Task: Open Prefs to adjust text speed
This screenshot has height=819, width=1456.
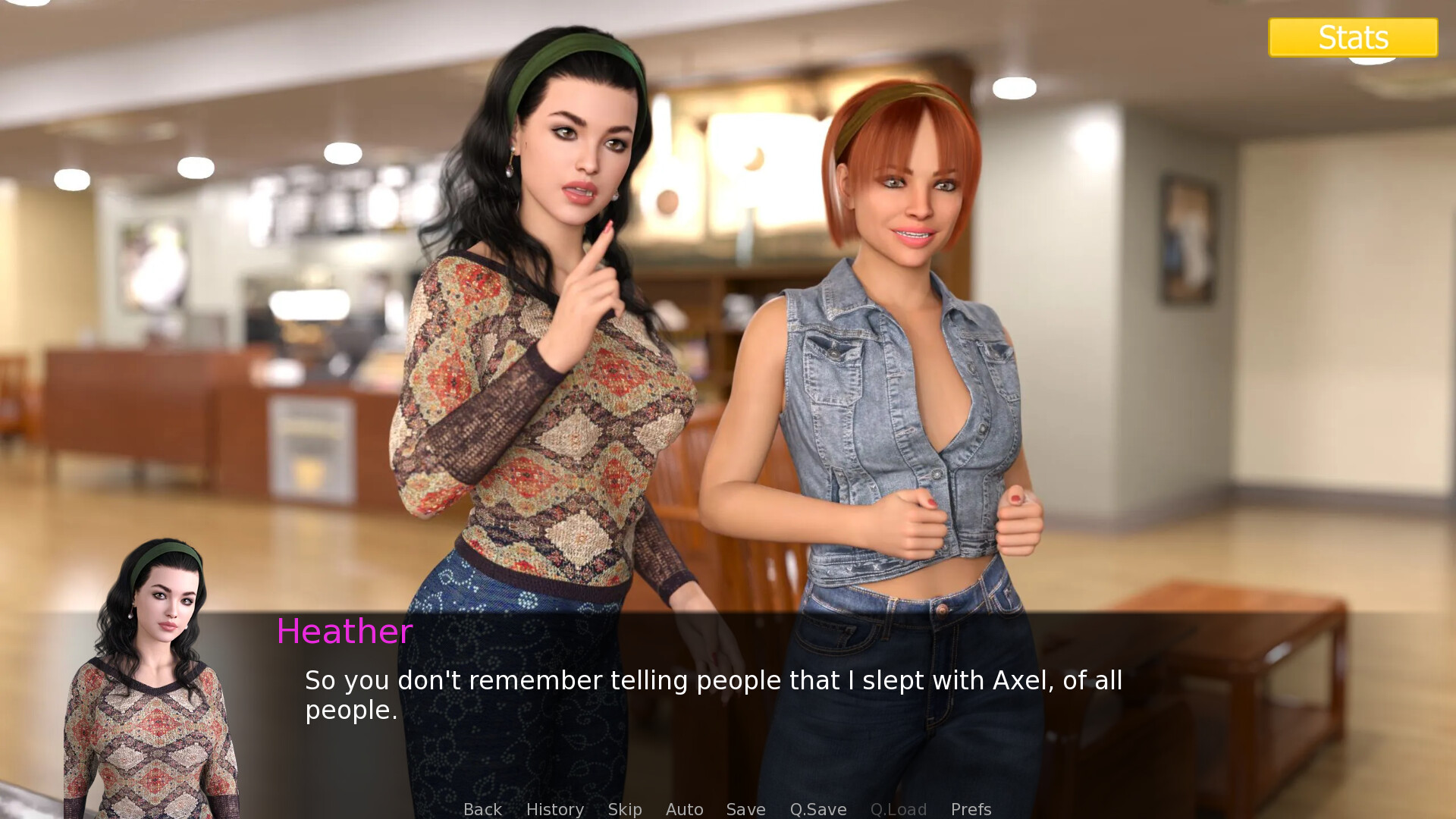Action: tap(971, 809)
